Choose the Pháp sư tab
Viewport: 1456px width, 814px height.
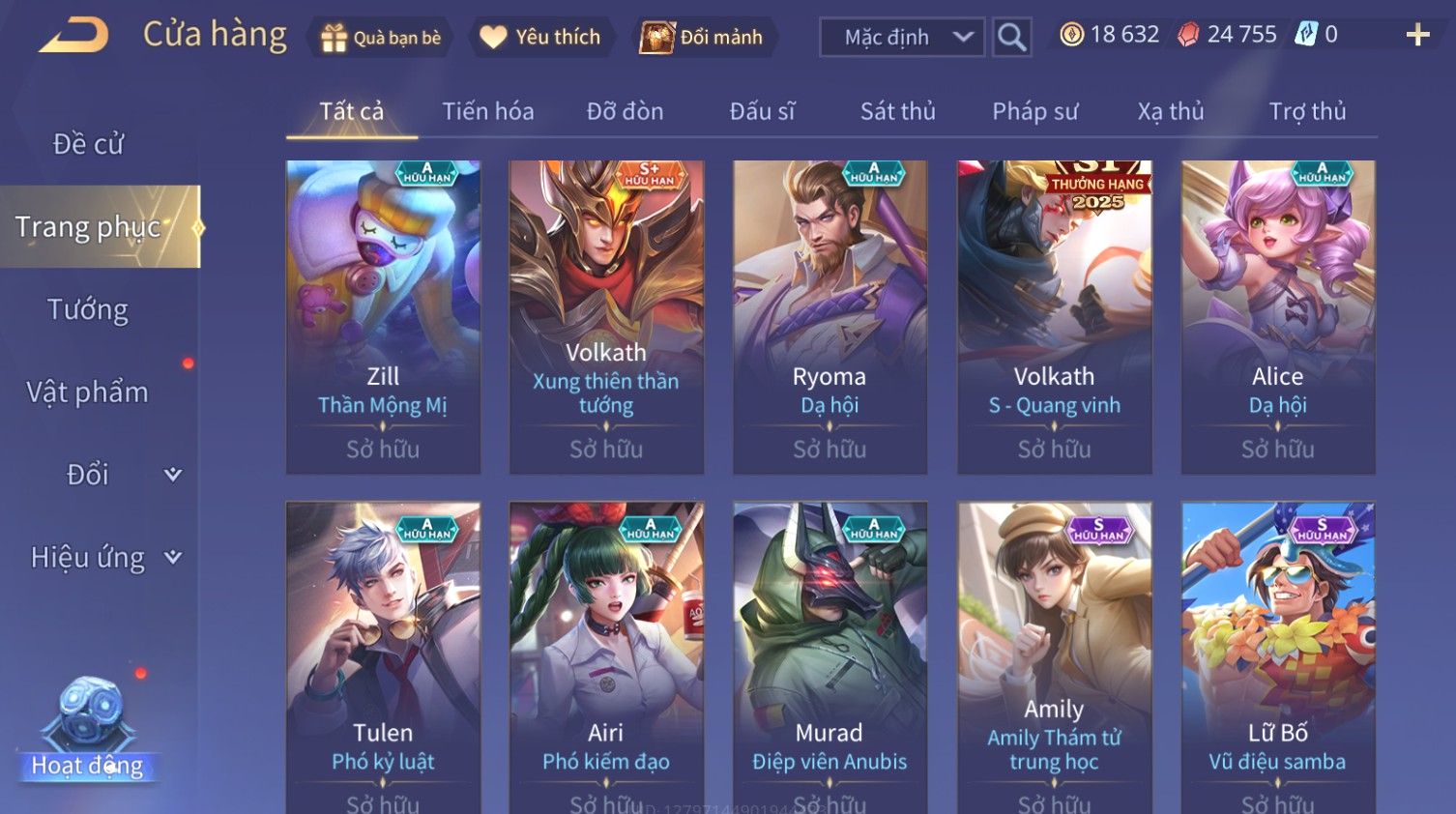pyautogui.click(x=1034, y=112)
